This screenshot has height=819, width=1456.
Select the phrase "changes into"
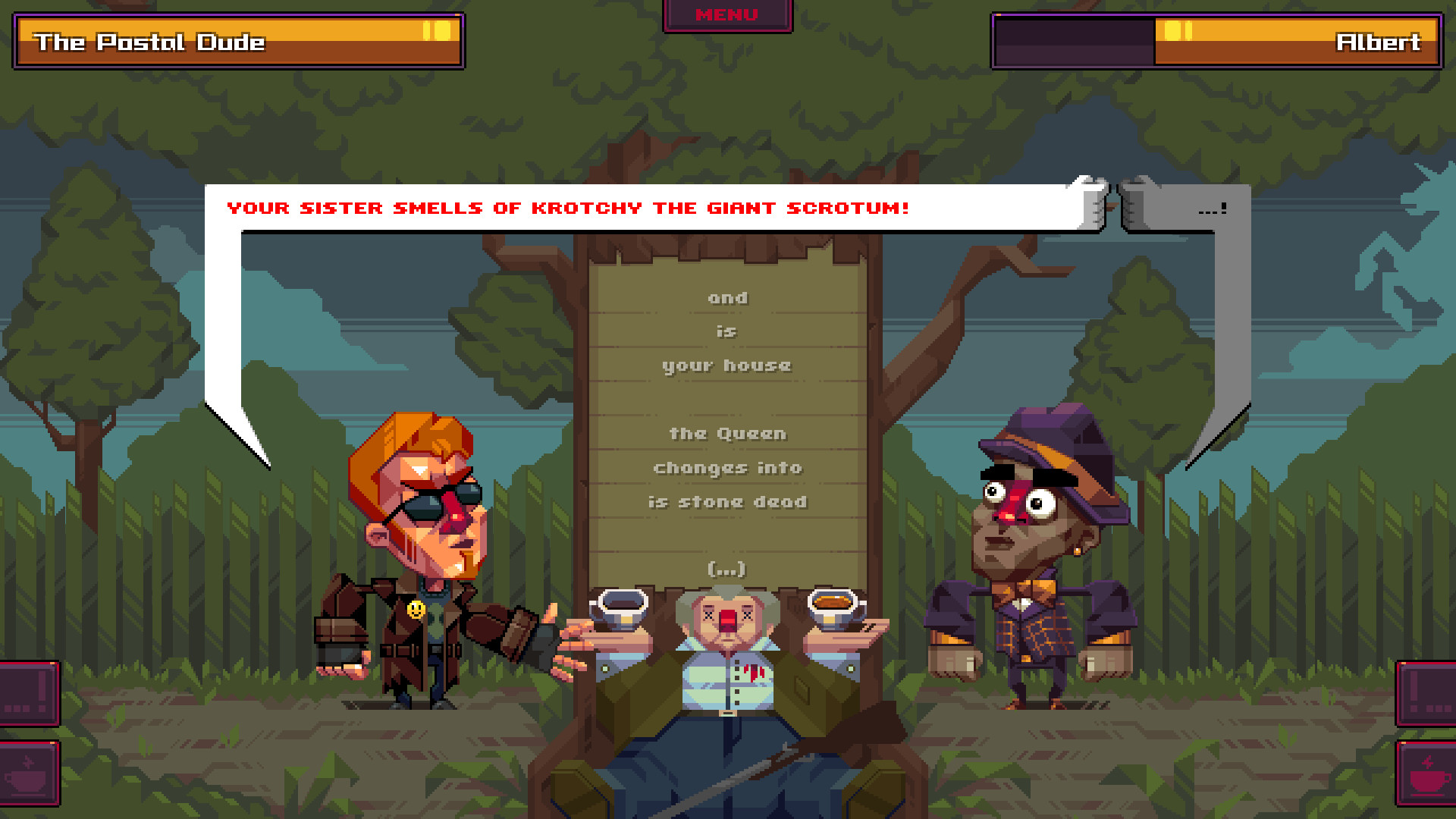(726, 467)
